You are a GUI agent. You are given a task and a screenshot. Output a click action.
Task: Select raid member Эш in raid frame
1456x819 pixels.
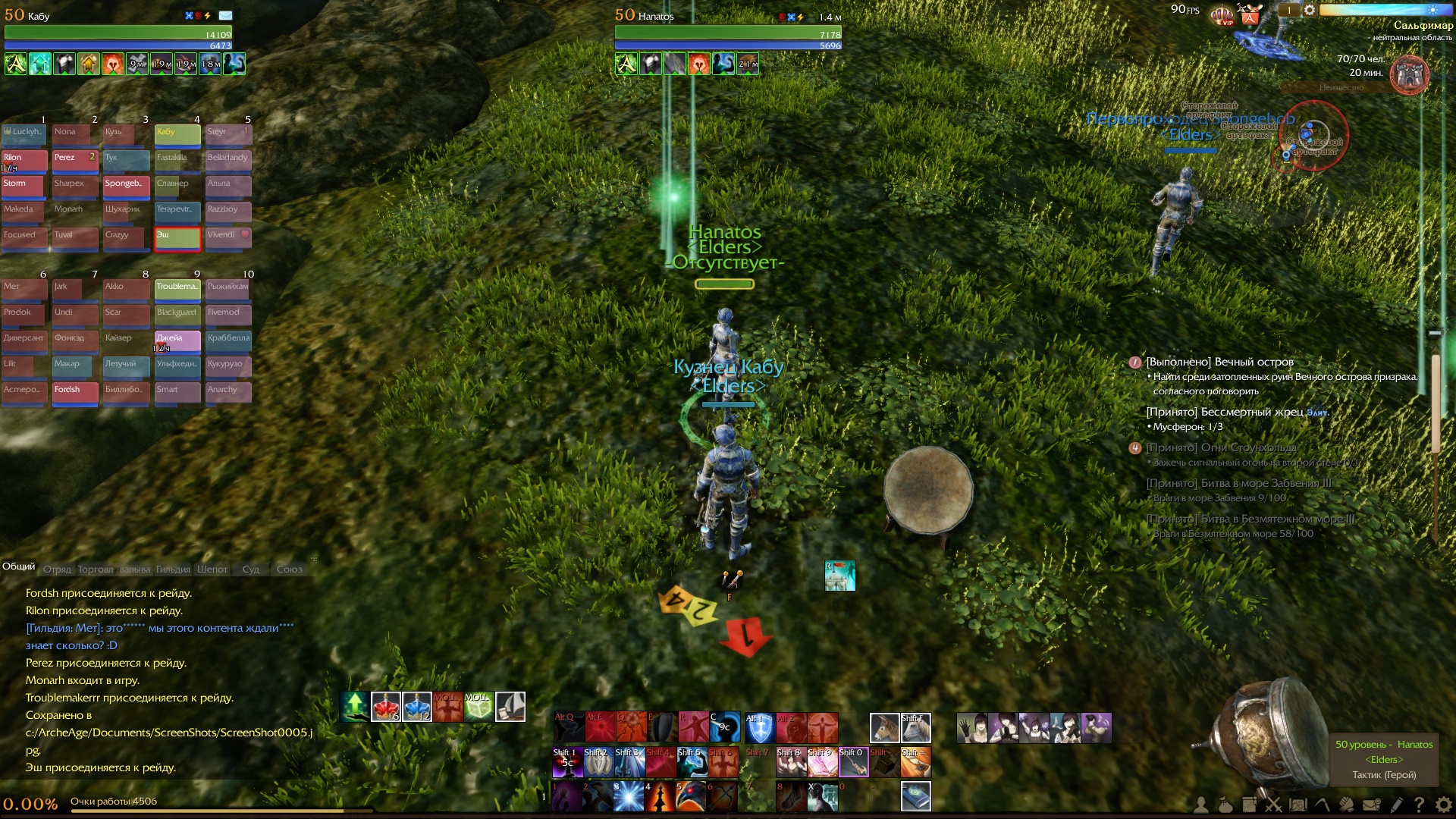(x=177, y=237)
